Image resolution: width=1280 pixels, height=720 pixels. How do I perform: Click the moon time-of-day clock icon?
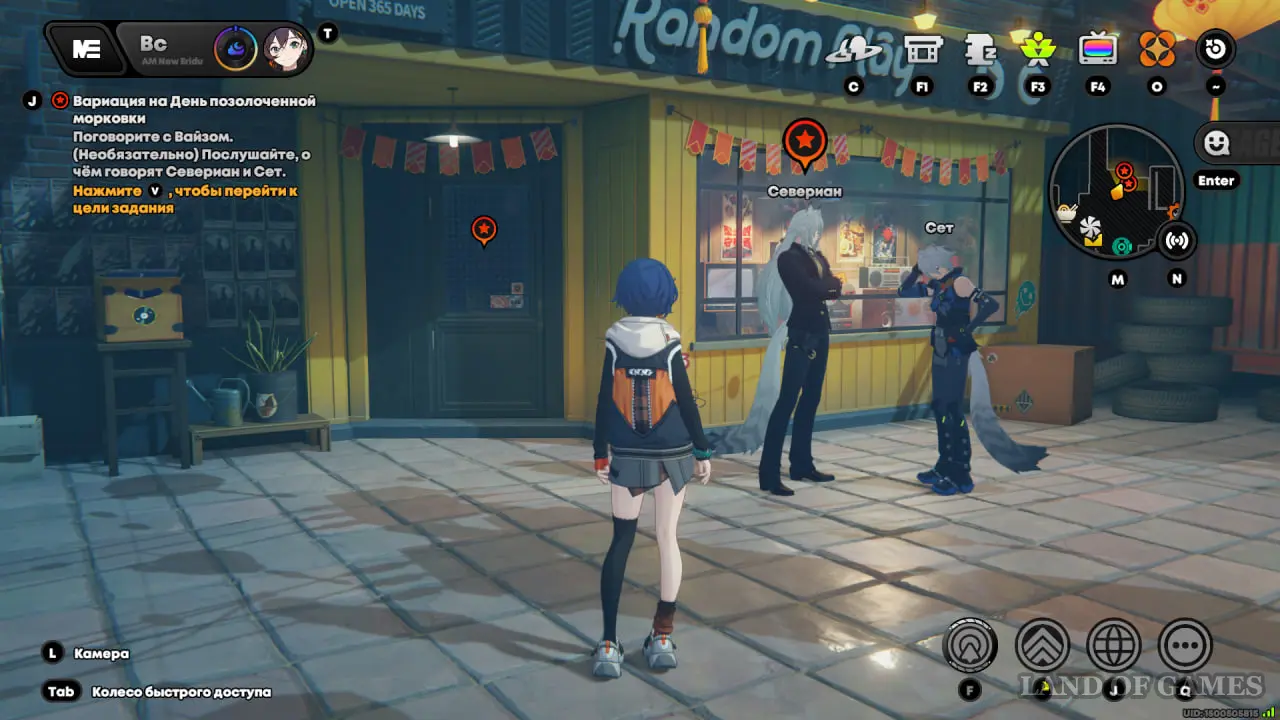[x=236, y=48]
